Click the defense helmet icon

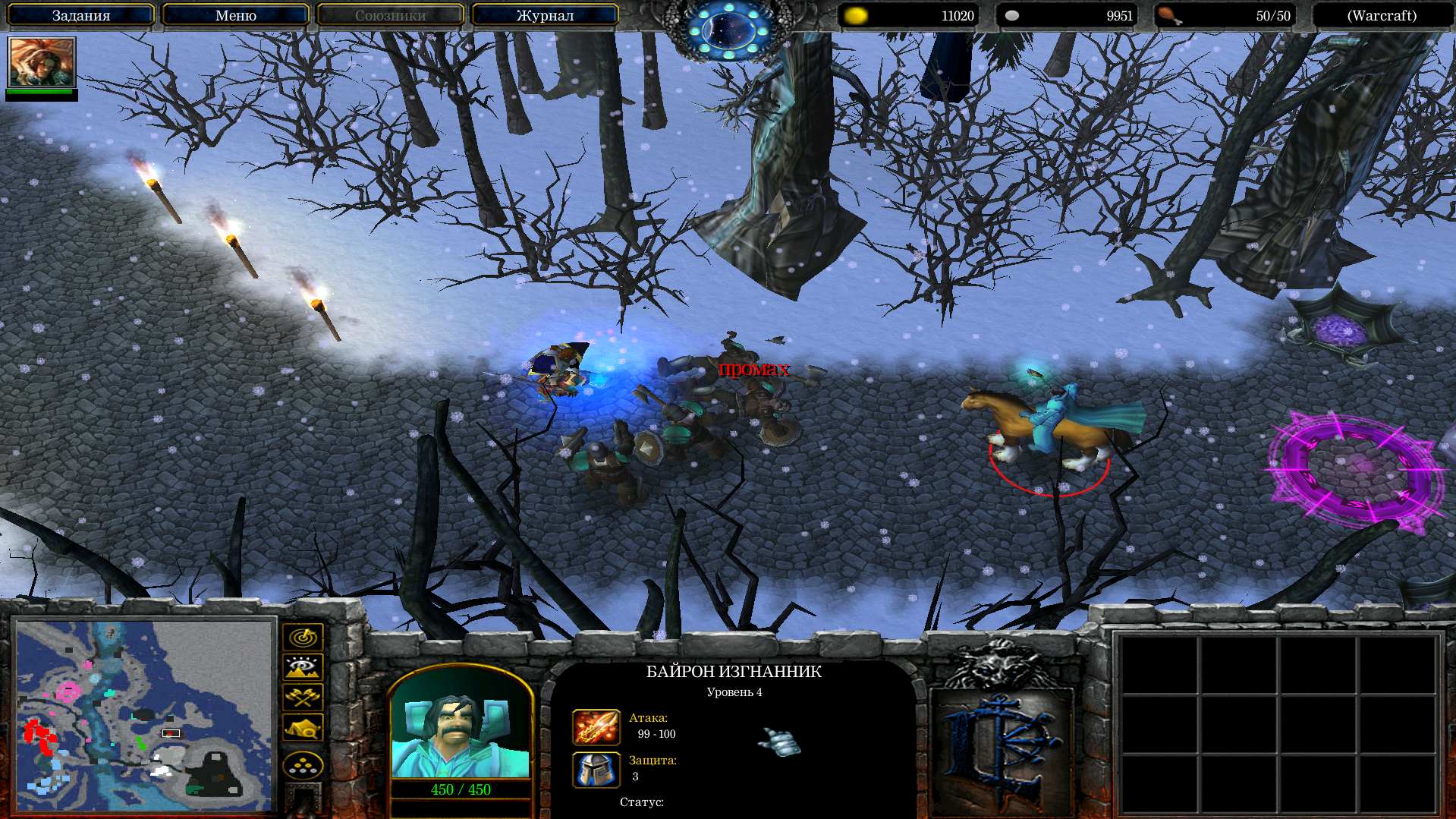(596, 770)
